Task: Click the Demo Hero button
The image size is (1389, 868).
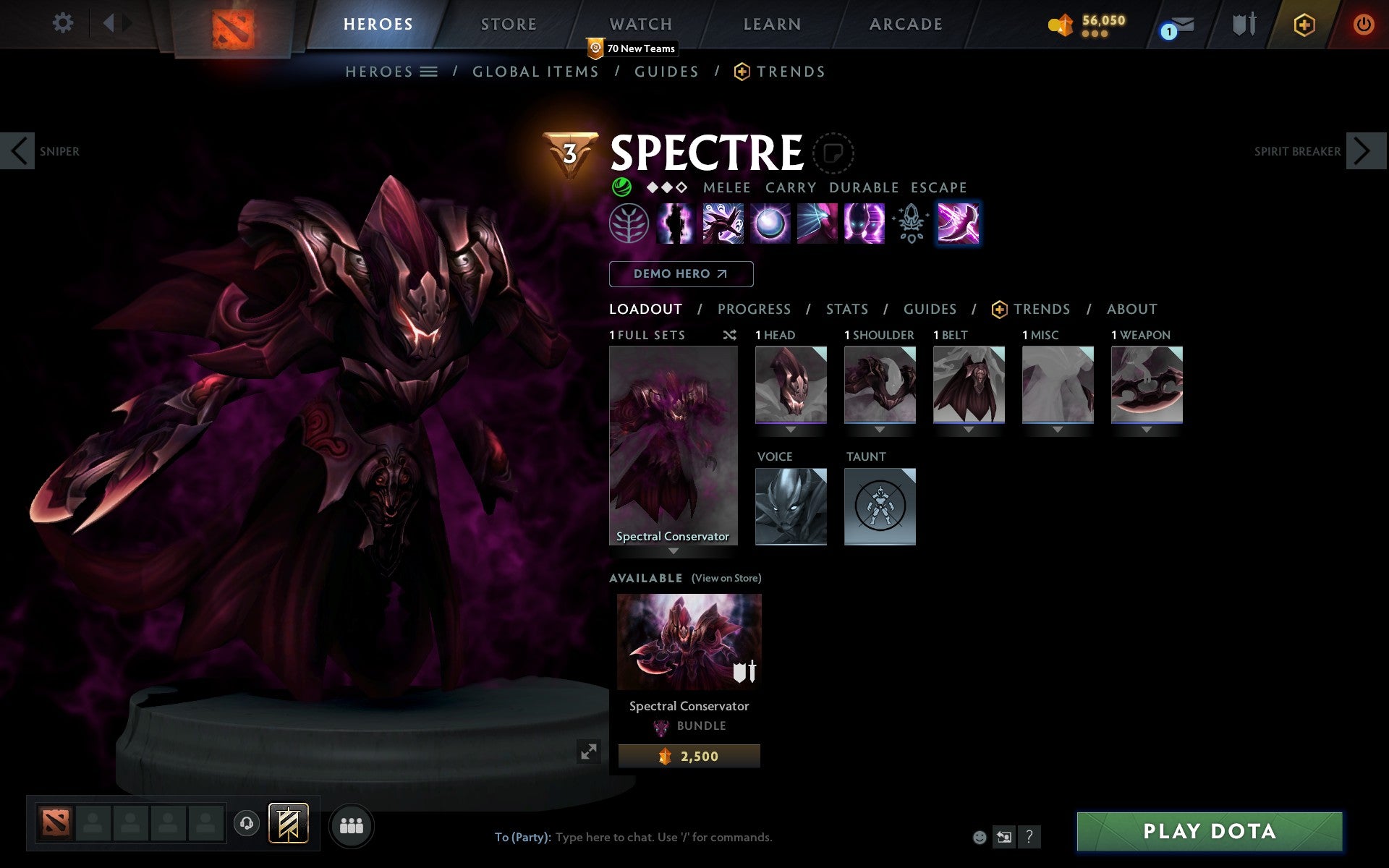Action: [x=681, y=274]
